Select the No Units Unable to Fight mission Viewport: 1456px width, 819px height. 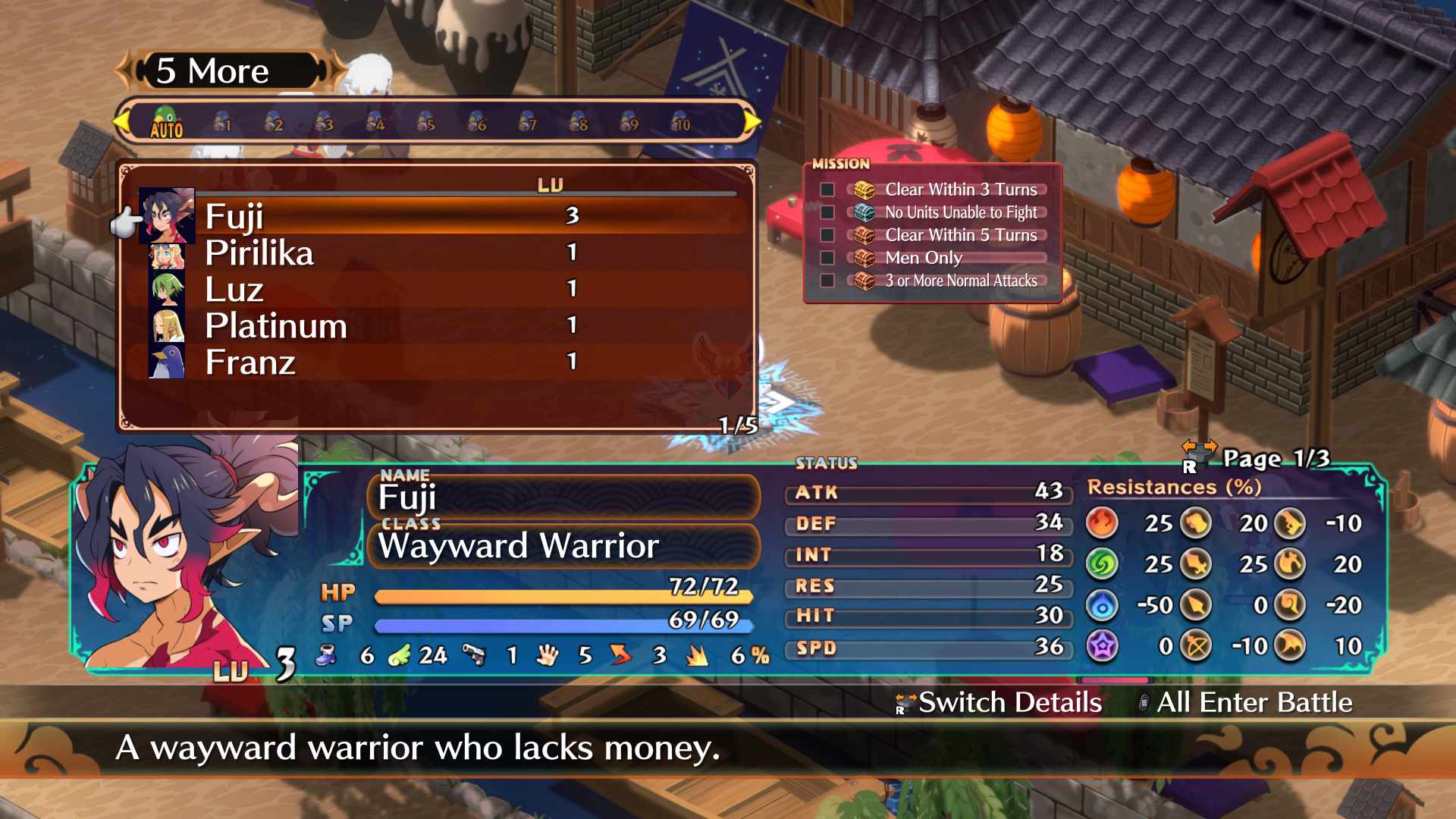point(960,212)
